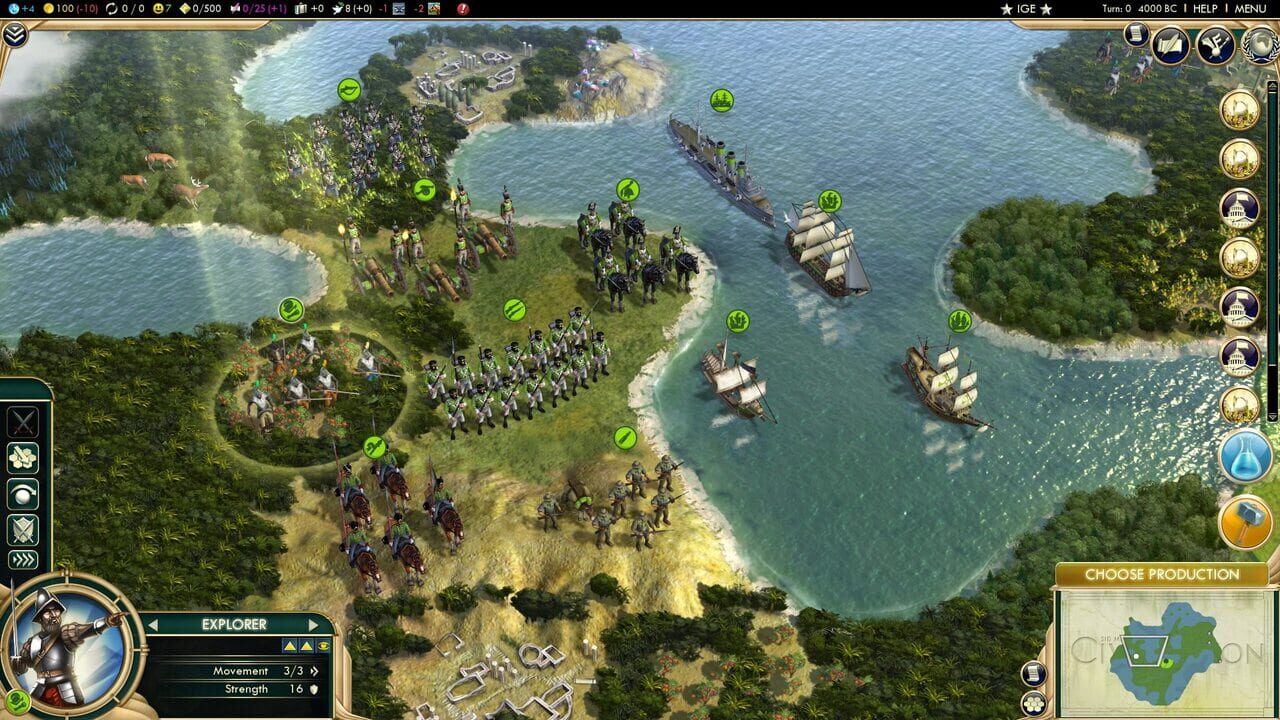
Task: Skip the unit's turn with the triple-arrow icon
Action: [23, 559]
